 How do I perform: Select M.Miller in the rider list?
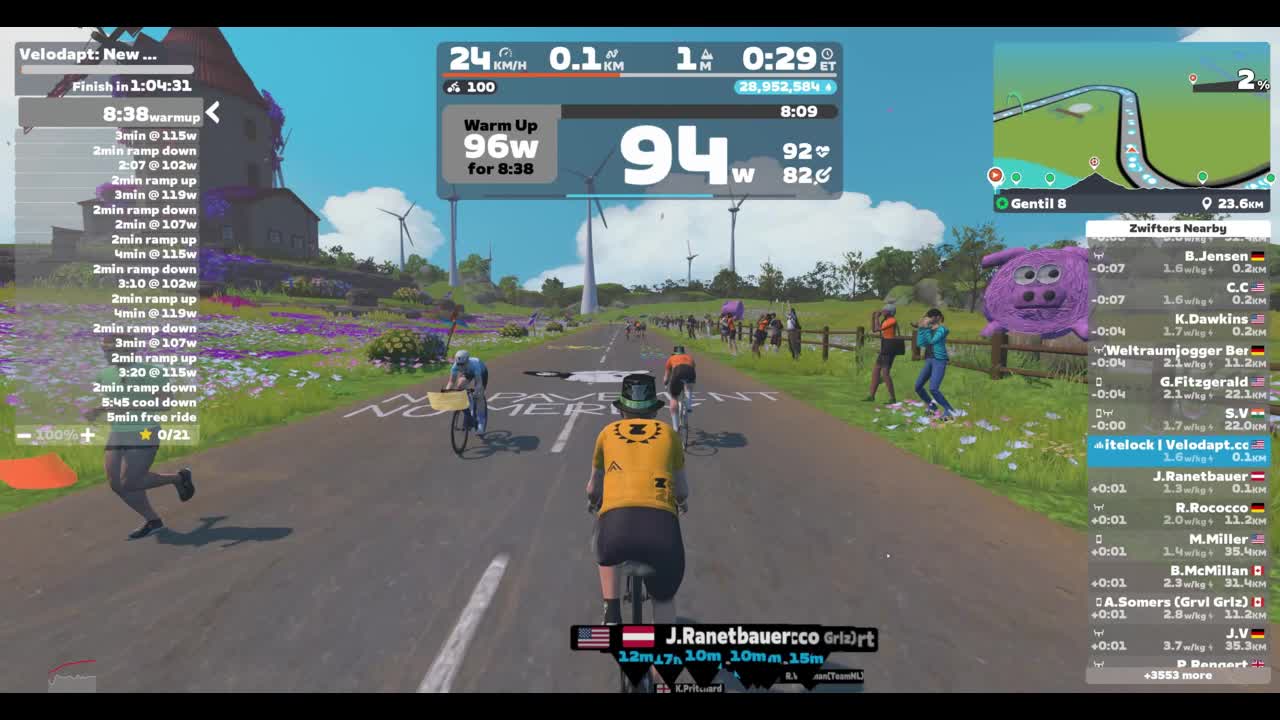1178,544
